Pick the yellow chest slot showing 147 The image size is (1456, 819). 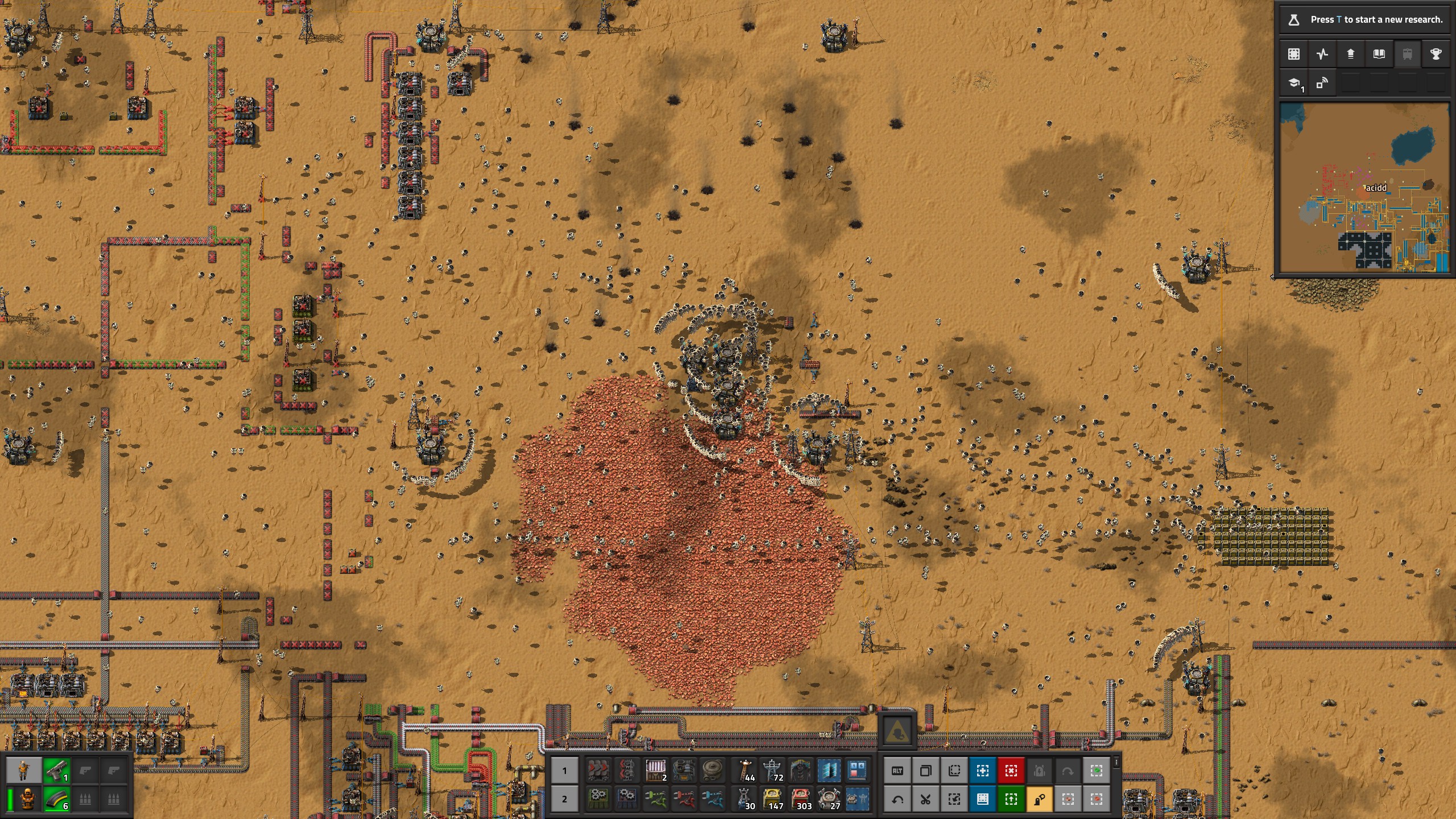(x=773, y=799)
